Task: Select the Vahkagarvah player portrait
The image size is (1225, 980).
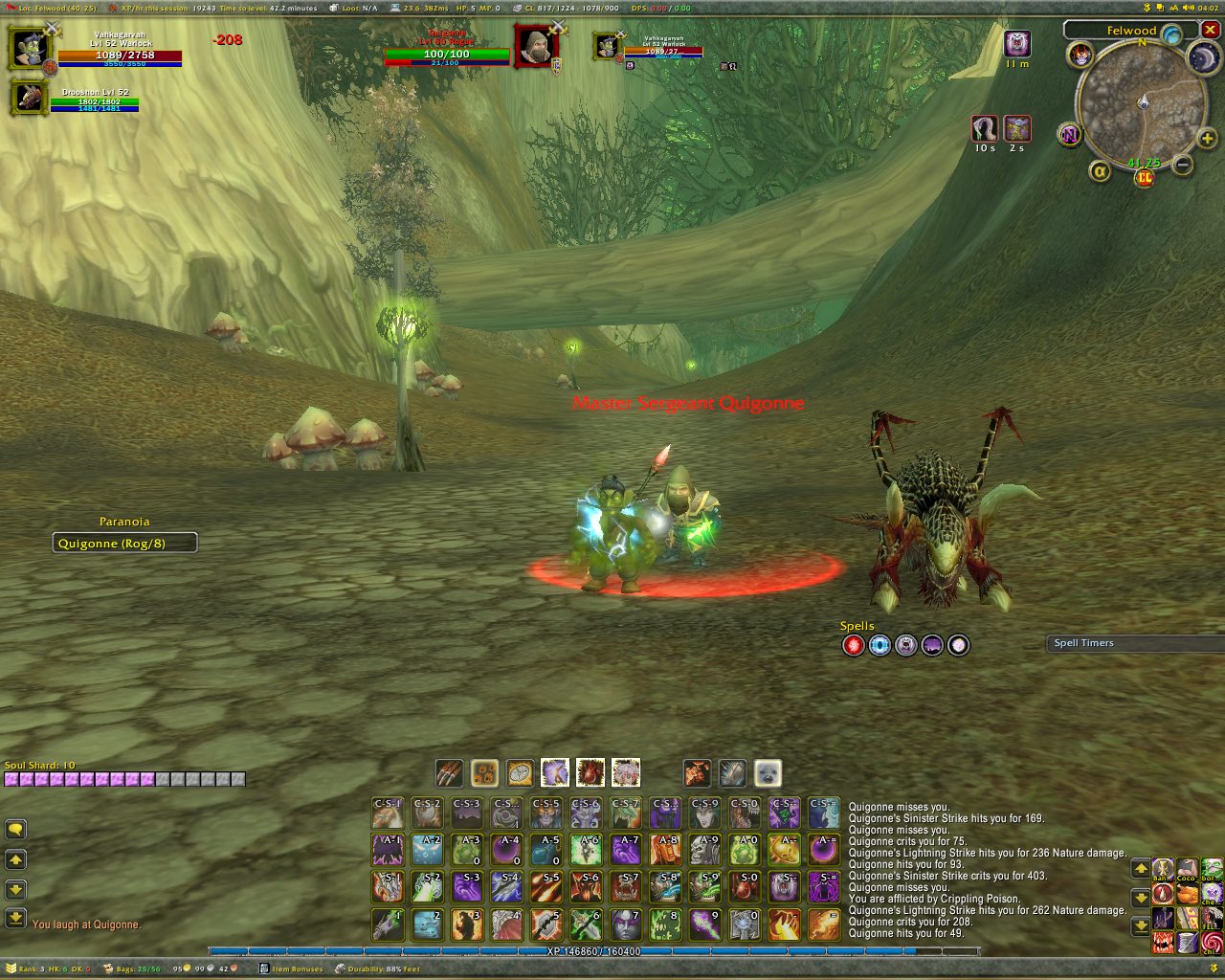Action: 30,49
